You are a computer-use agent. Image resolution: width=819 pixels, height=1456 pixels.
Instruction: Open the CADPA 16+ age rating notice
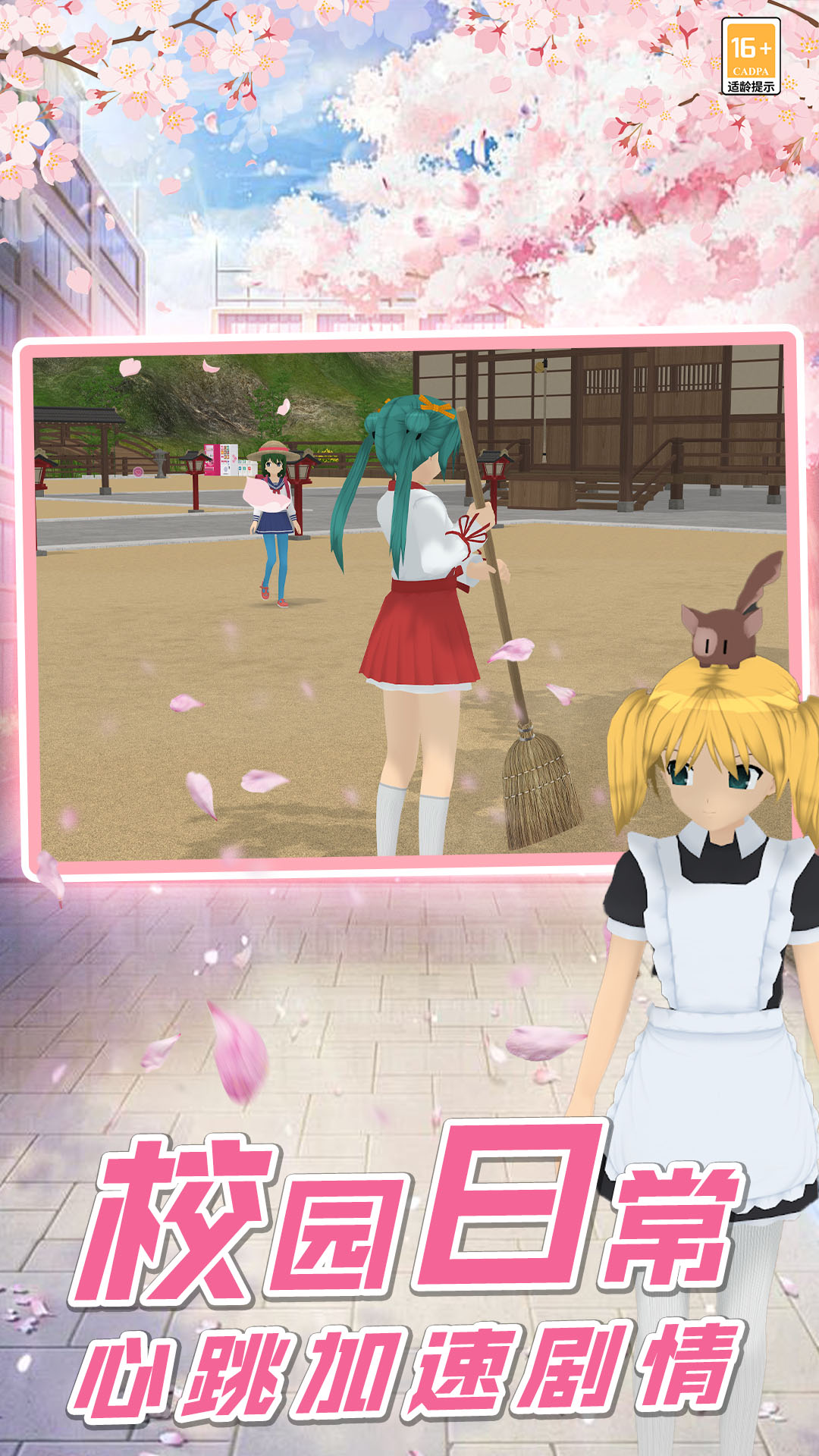pyautogui.click(x=750, y=57)
